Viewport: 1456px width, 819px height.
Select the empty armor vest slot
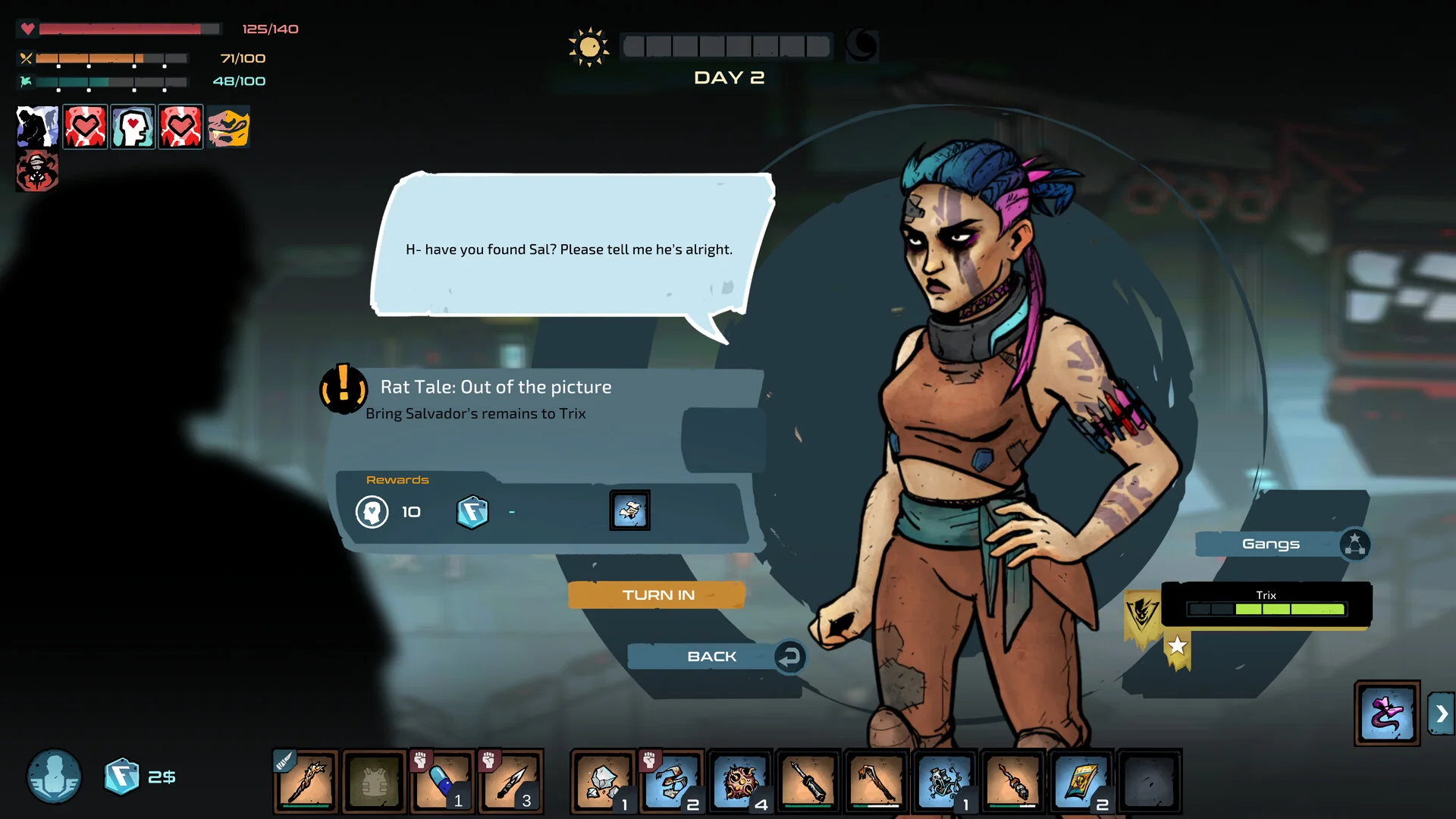point(375,781)
